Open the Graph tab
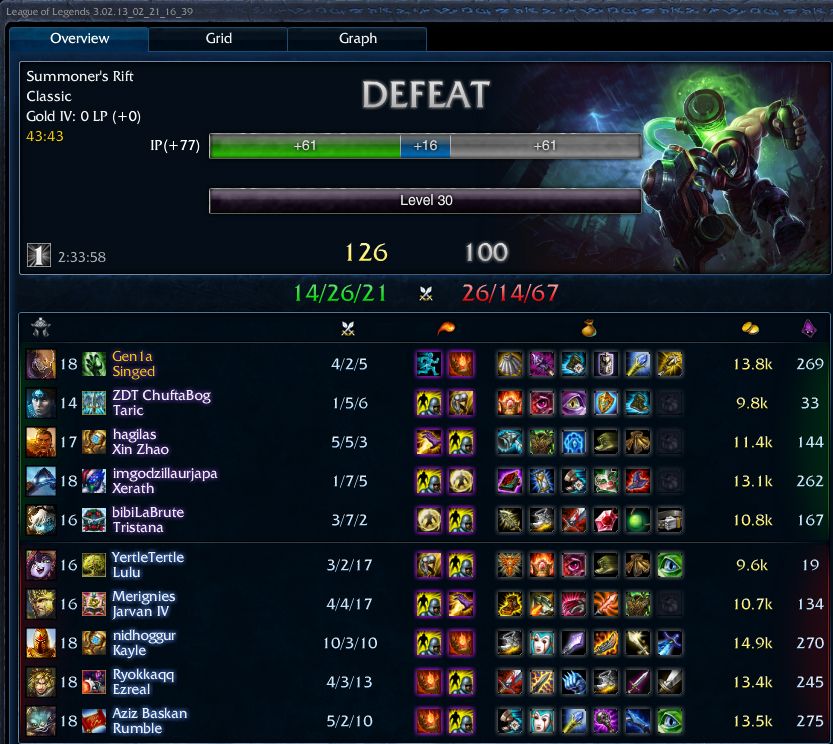Viewport: 833px width, 744px height. 357,39
